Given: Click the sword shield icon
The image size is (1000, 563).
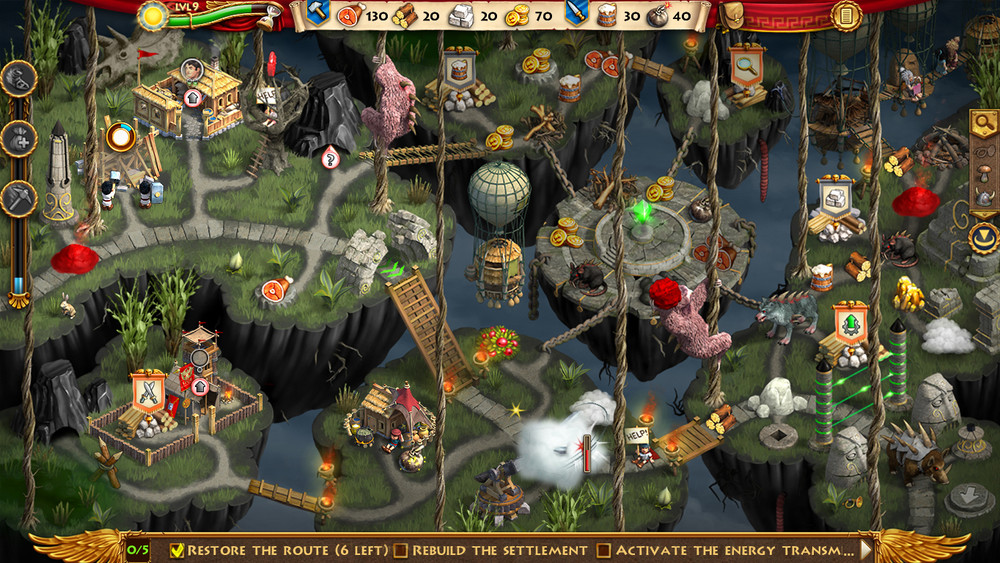Looking at the screenshot, I should tap(575, 13).
